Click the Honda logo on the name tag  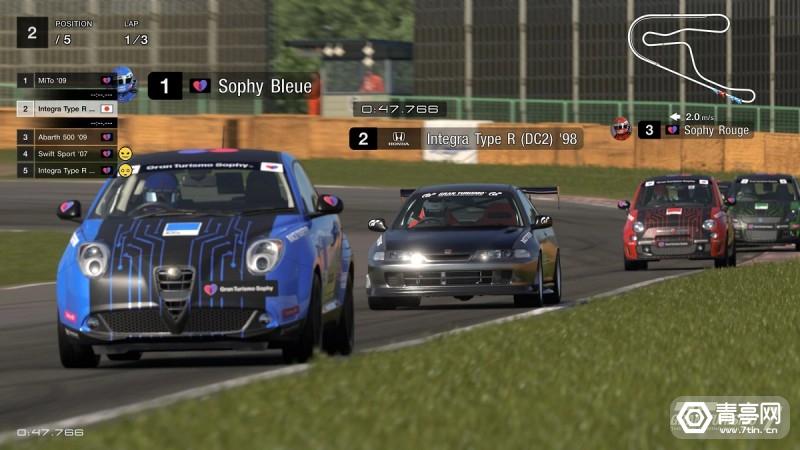[x=399, y=139]
